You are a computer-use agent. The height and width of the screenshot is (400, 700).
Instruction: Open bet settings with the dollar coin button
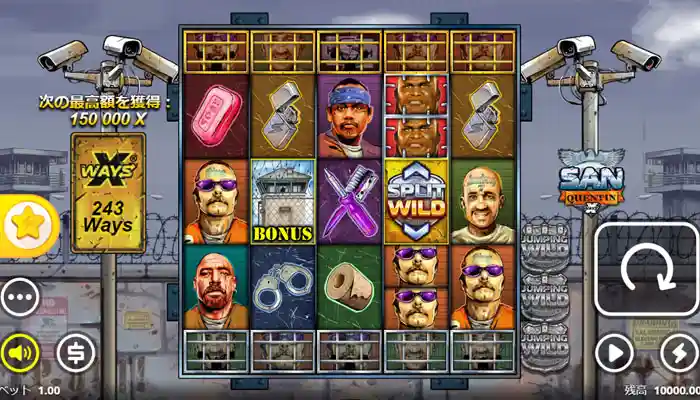75,352
